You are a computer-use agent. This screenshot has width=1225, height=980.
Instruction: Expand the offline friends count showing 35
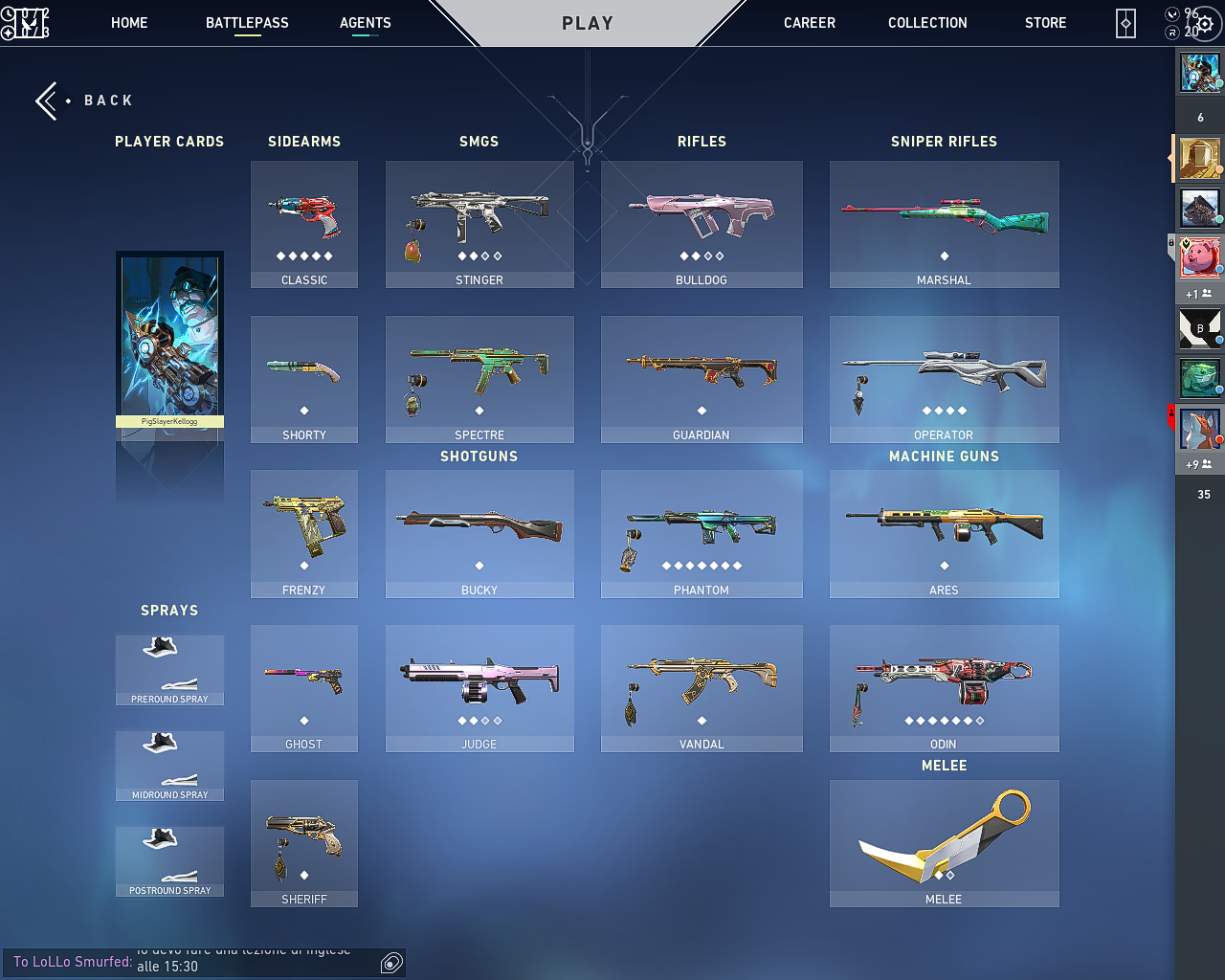click(x=1199, y=494)
